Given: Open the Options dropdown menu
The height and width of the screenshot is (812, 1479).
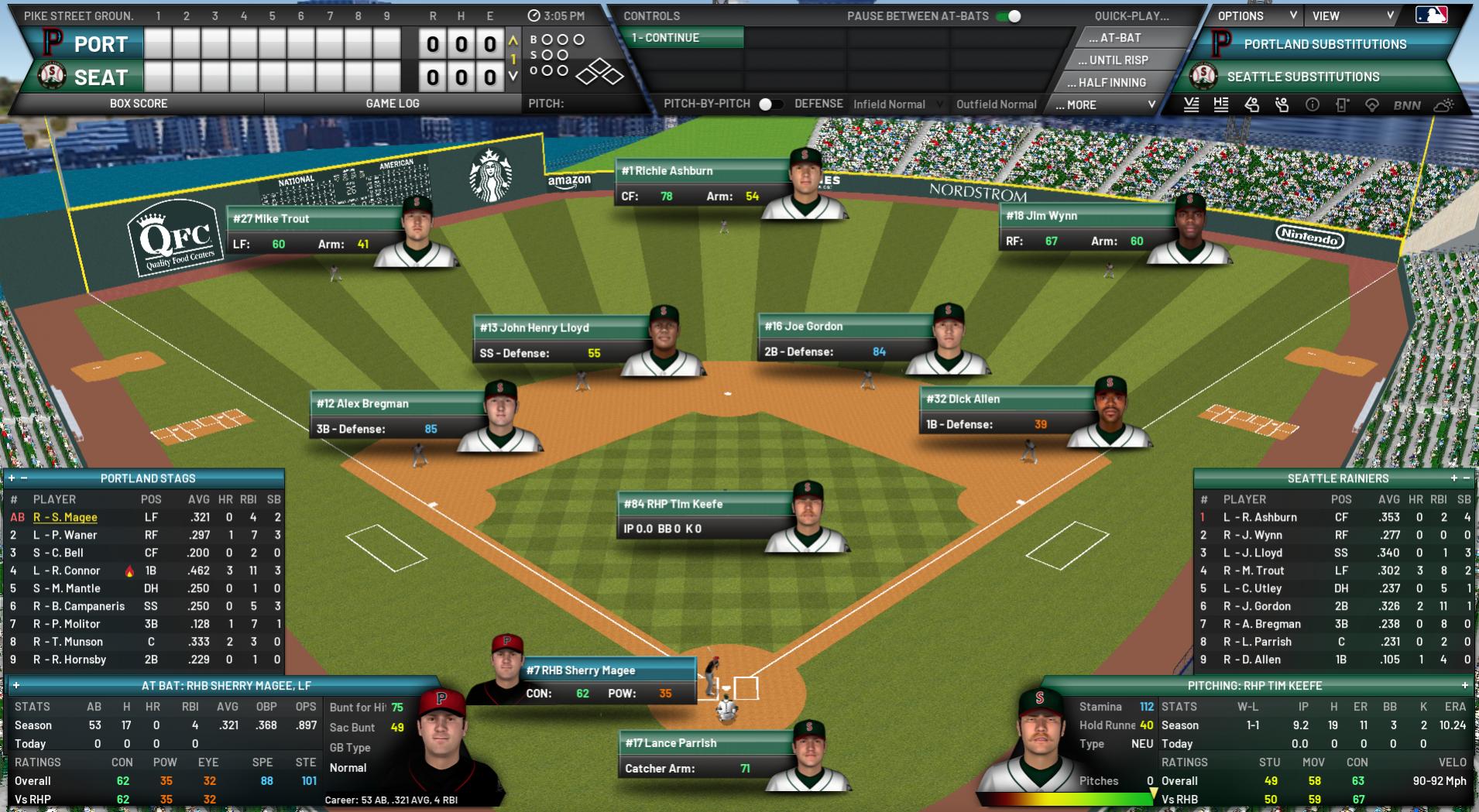Looking at the screenshot, I should point(1256,16).
